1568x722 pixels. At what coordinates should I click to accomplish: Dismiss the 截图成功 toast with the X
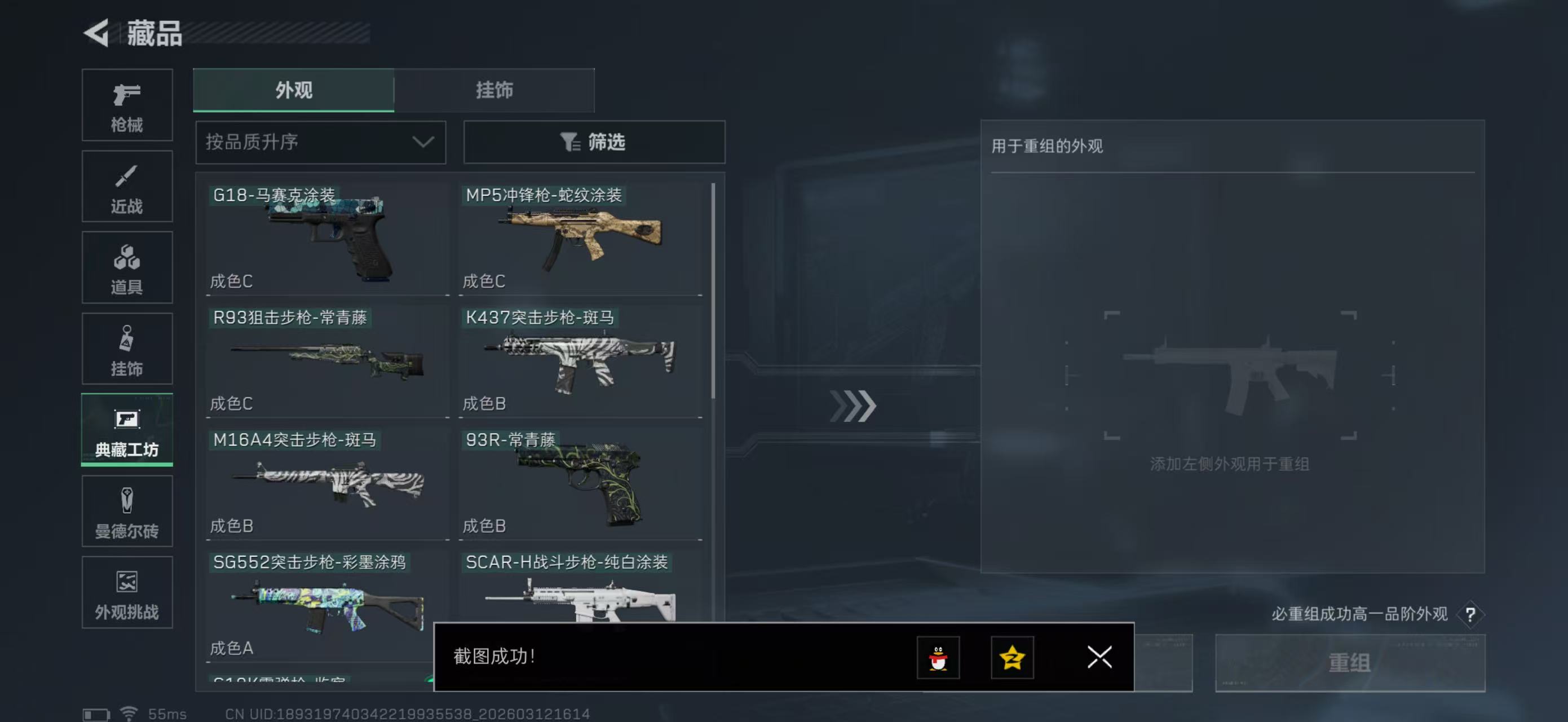[x=1099, y=658]
